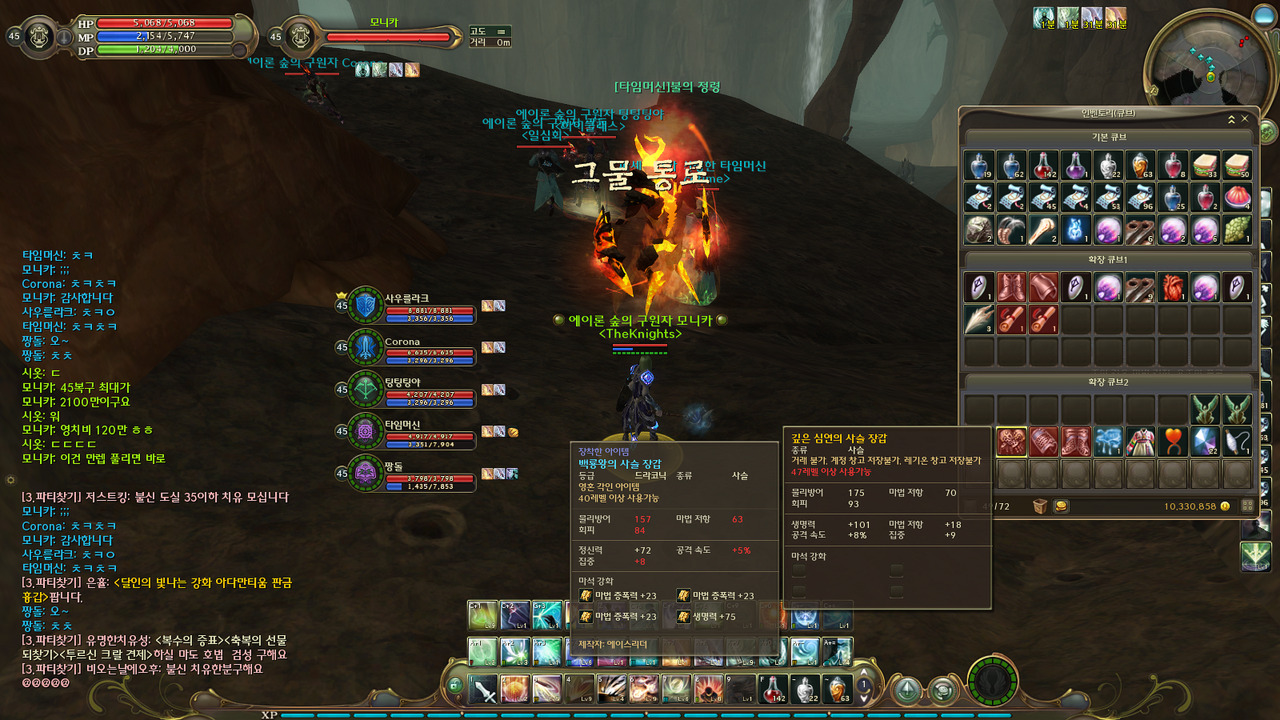Image resolution: width=1280 pixels, height=720 pixels.
Task: Pick the green grape cluster item in inventory
Action: [1238, 229]
